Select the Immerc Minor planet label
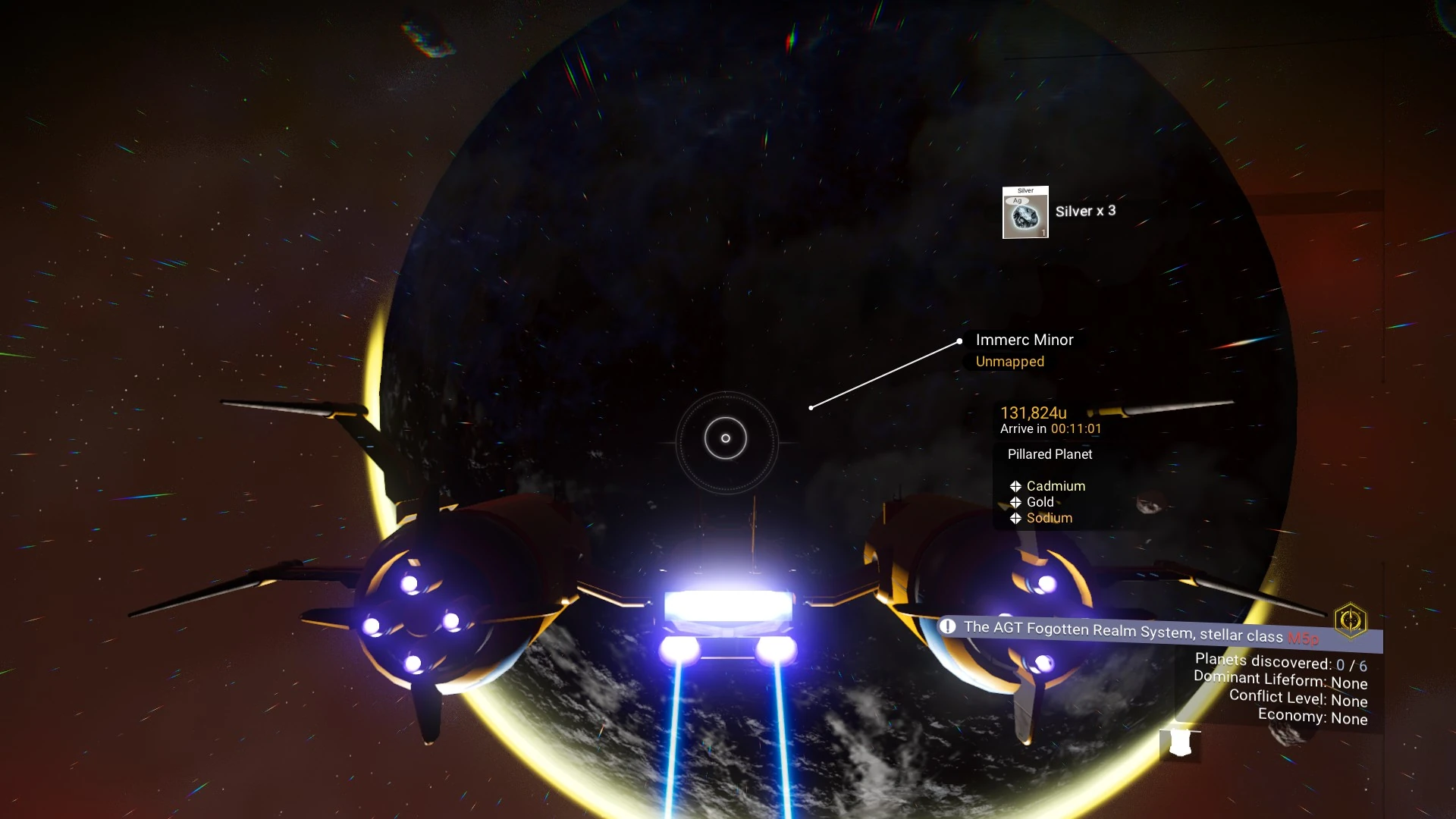The image size is (1456, 819). coord(1024,340)
